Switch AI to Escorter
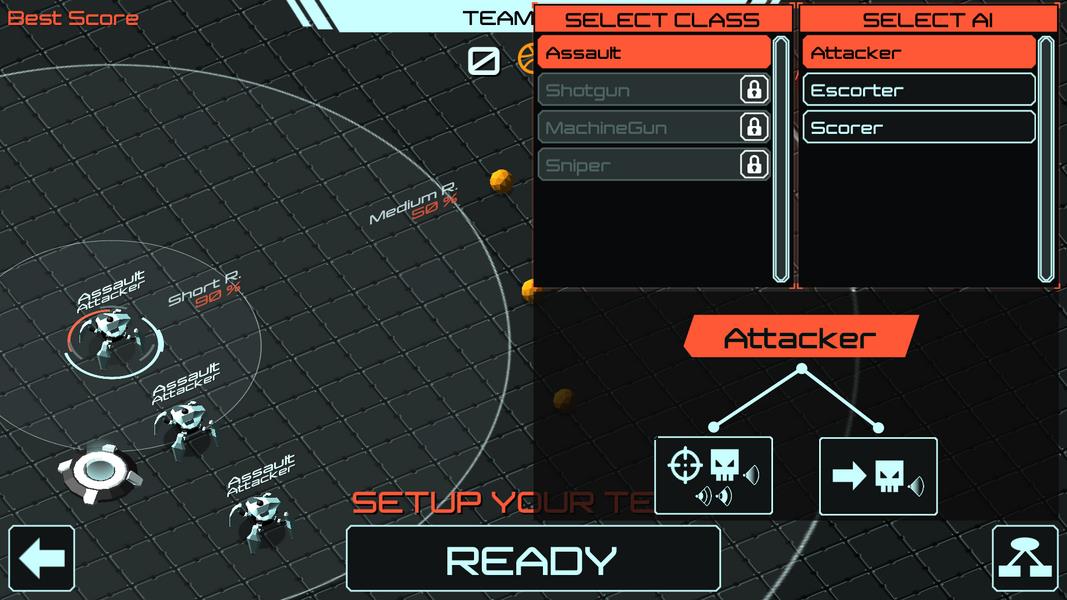This screenshot has height=600, width=1067. coord(918,90)
